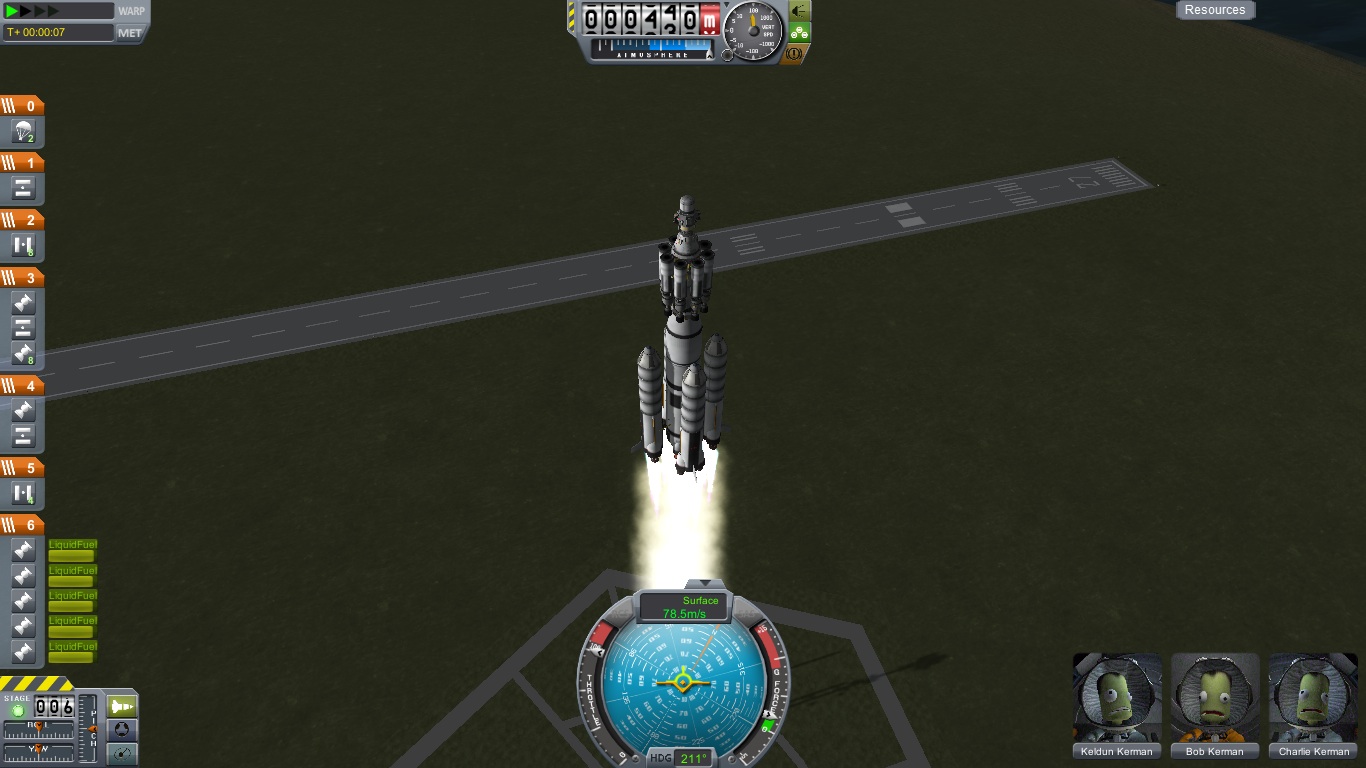1366x768 pixels.
Task: Select Bob Kerman's crew portrait tab
Action: click(x=1214, y=700)
